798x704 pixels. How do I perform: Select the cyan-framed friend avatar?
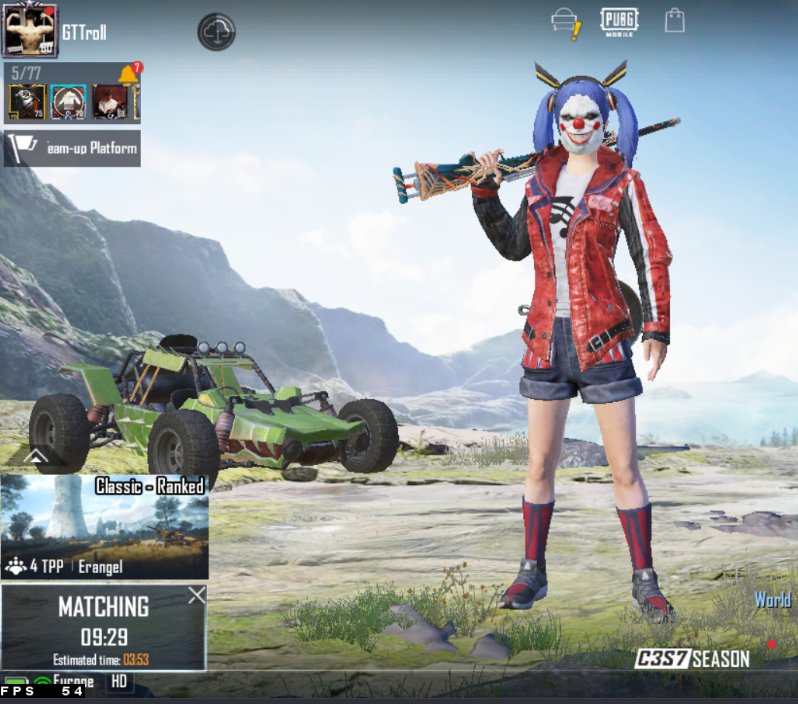click(68, 102)
